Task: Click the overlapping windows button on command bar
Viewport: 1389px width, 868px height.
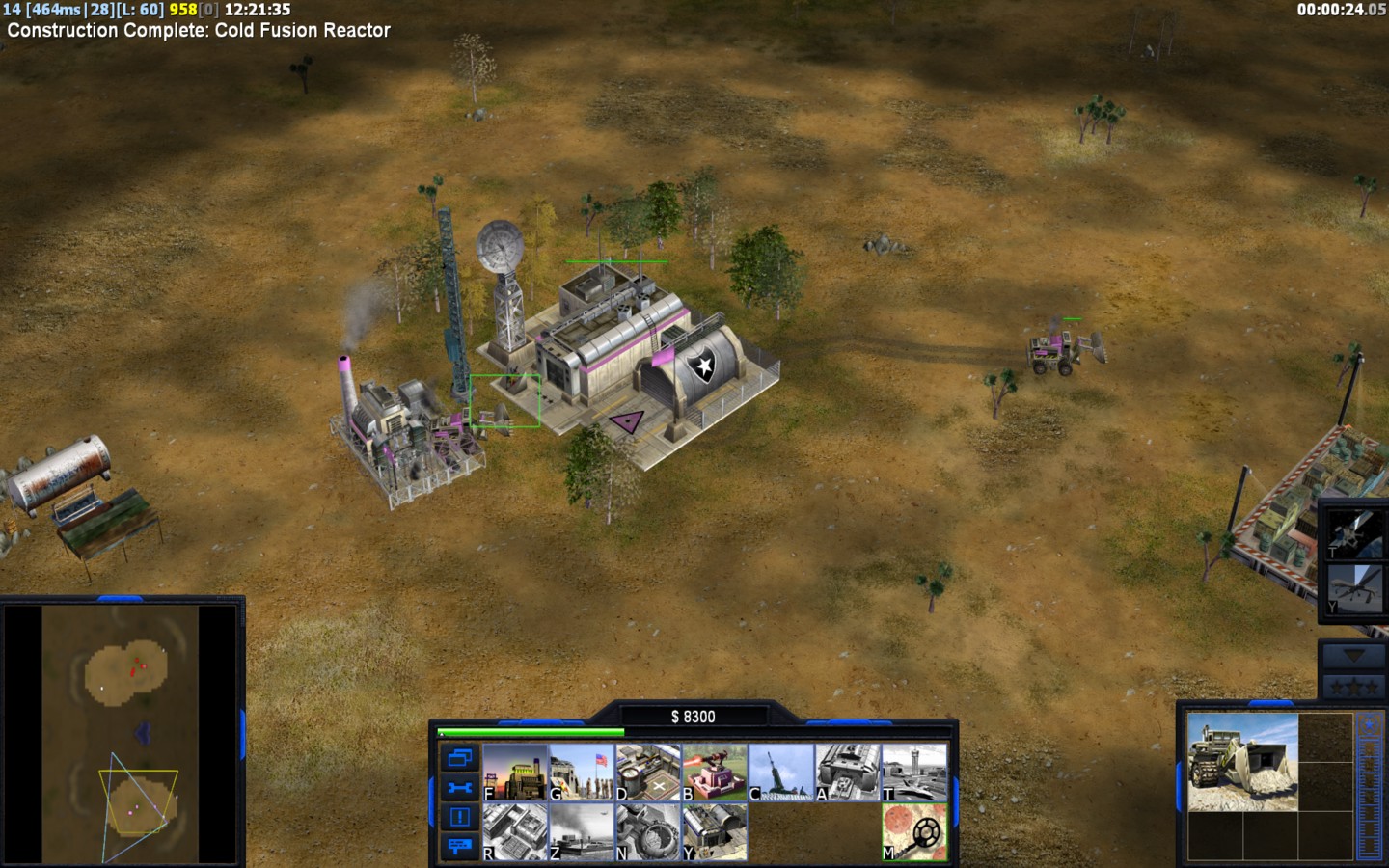Action: pyautogui.click(x=459, y=758)
